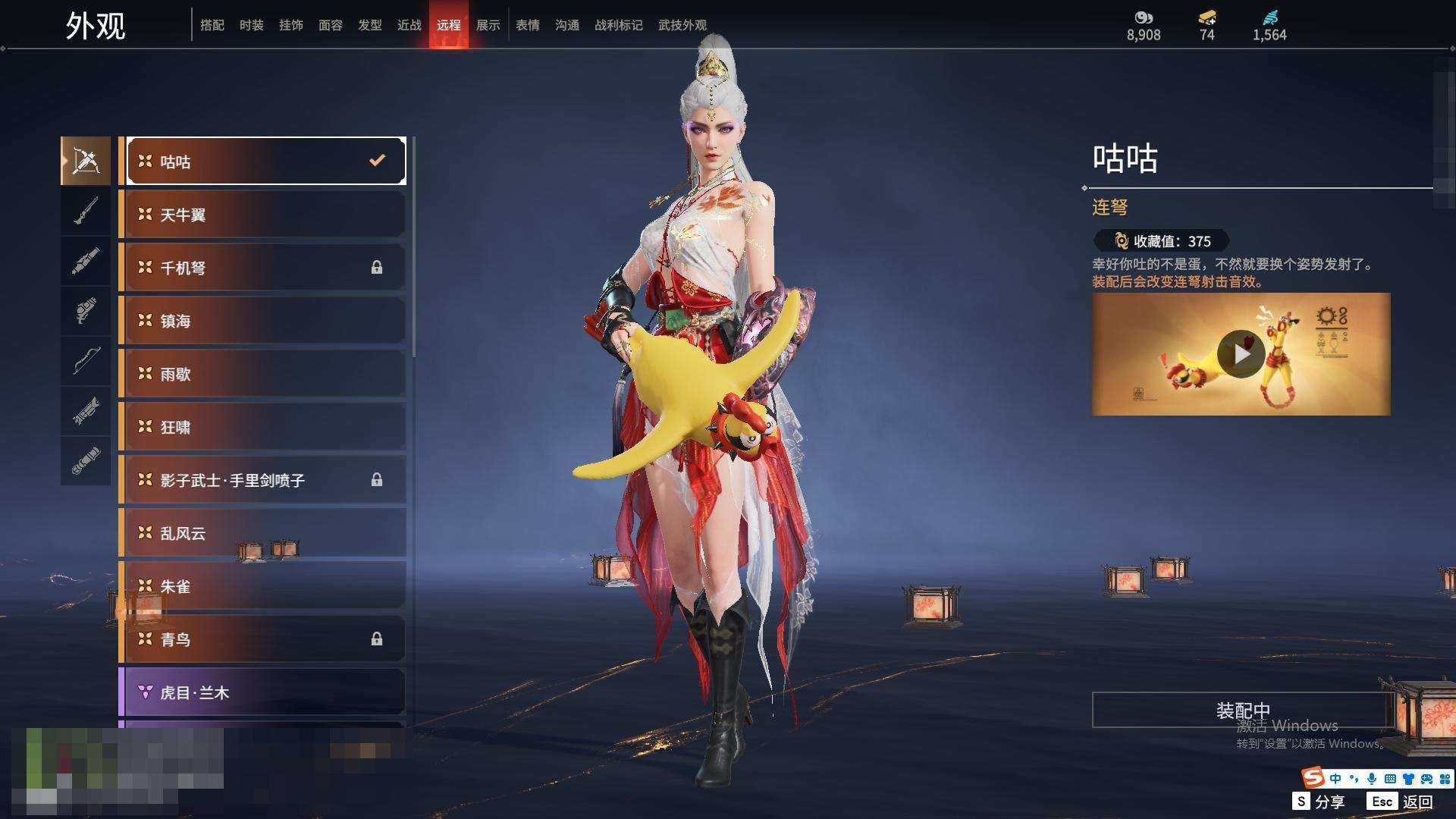Choose the locked 千机弩 skin
The image size is (1456, 819).
[262, 268]
